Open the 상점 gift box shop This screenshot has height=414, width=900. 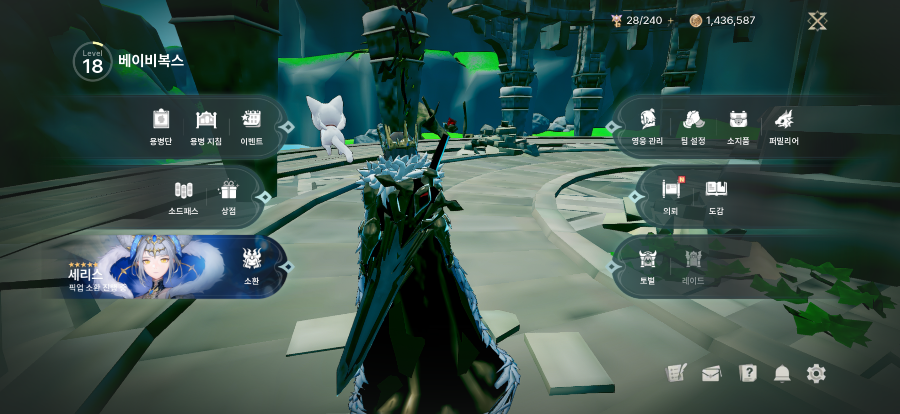tap(229, 196)
